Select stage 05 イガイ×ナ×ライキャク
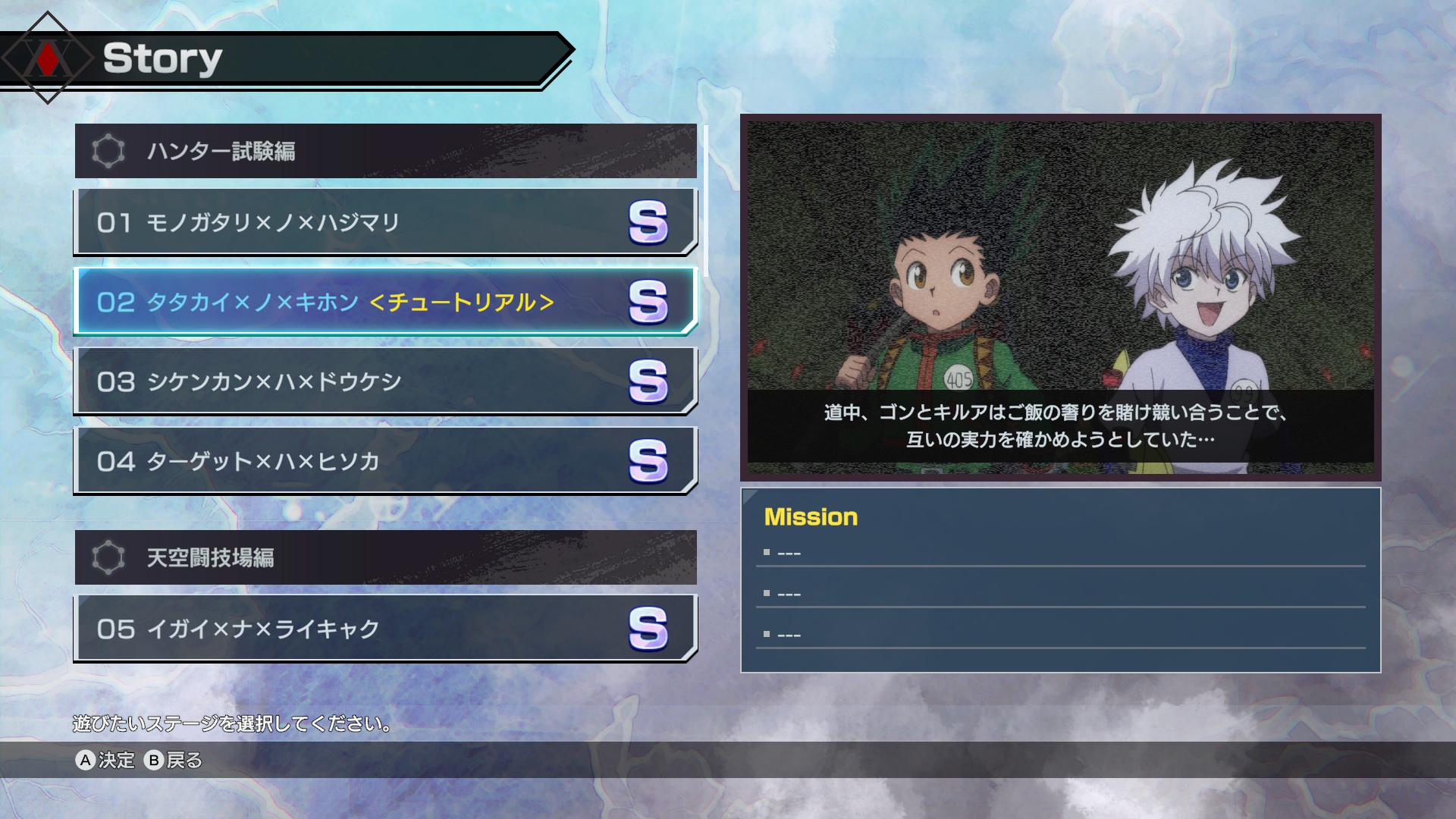This screenshot has height=819, width=1456. (x=303, y=629)
